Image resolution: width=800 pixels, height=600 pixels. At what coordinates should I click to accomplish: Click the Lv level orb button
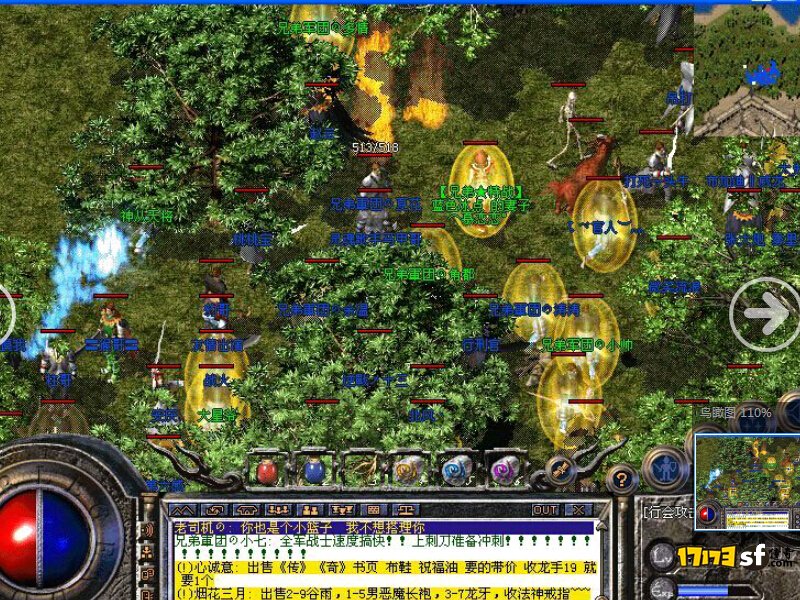tap(662, 555)
